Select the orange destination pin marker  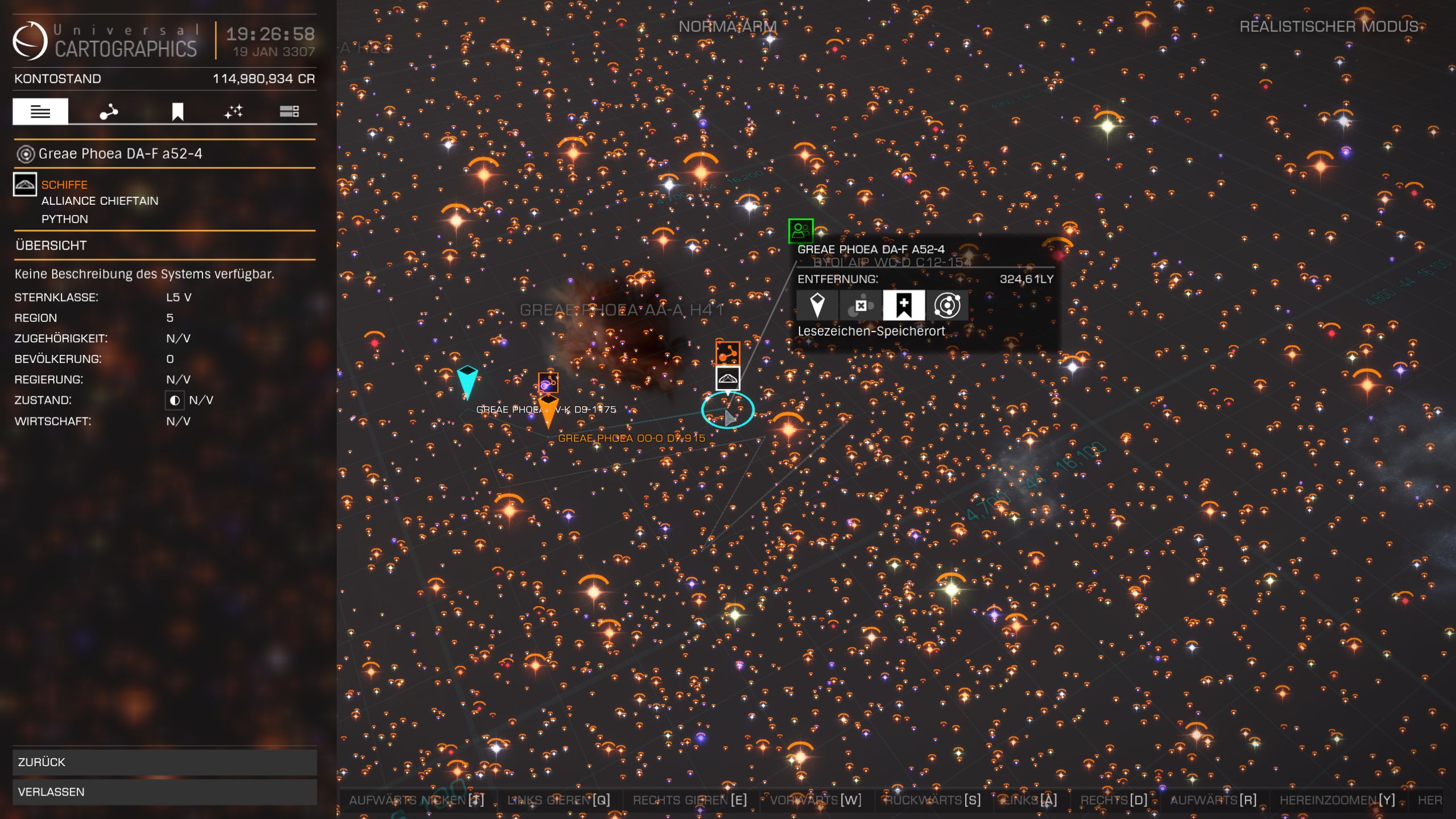(548, 411)
